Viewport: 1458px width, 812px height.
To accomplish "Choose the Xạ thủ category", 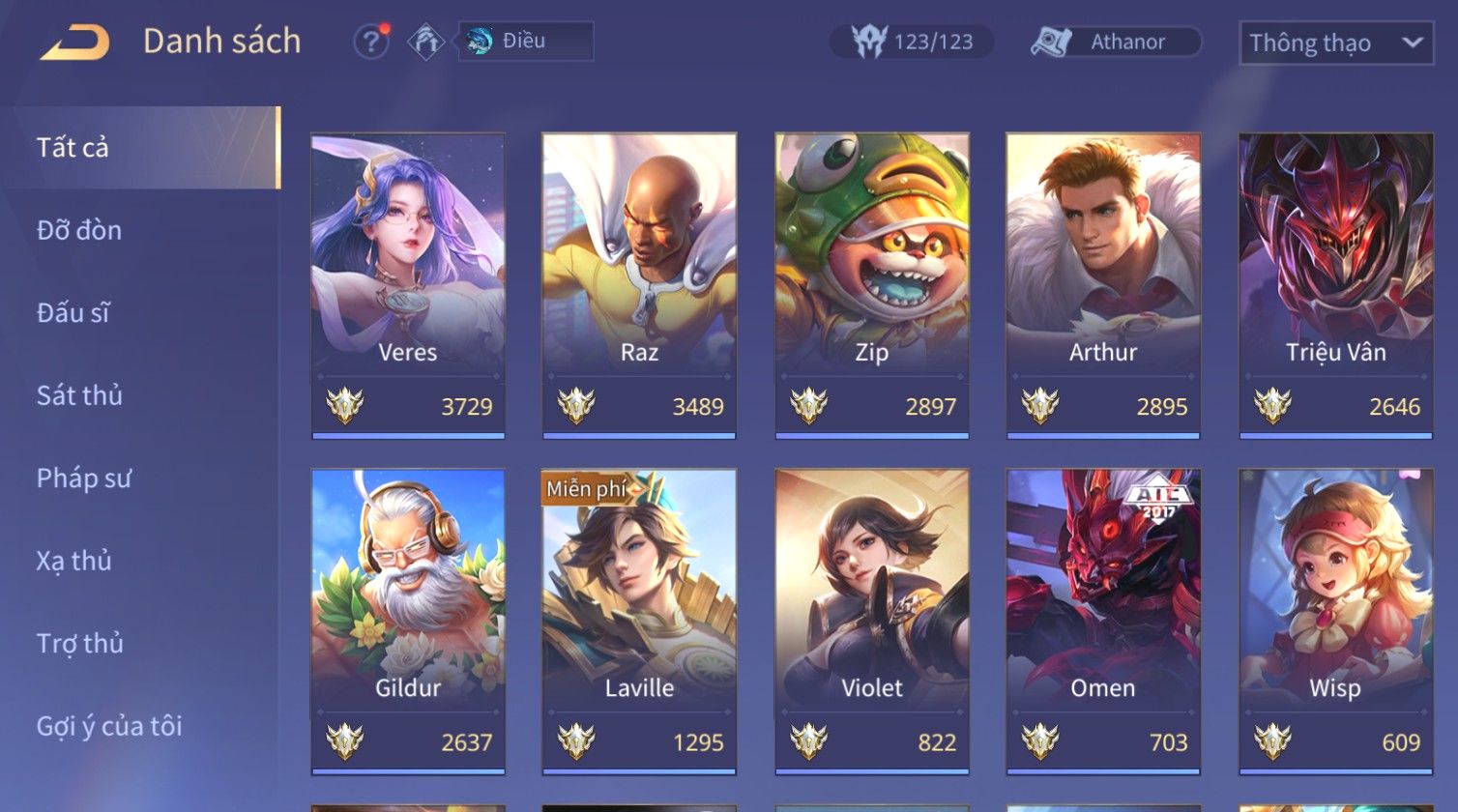I will (74, 561).
